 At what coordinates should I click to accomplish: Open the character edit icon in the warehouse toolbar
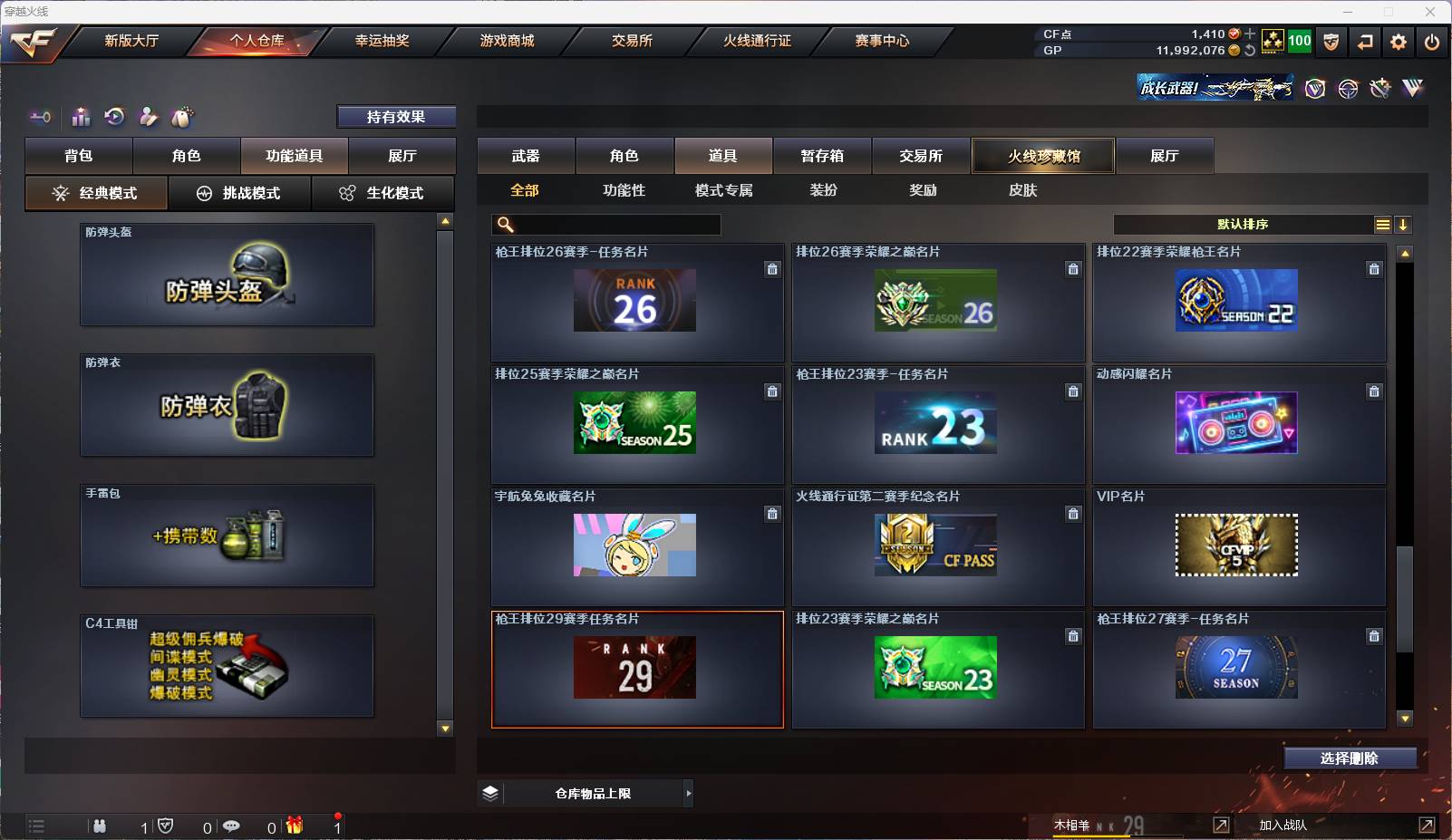pyautogui.click(x=147, y=117)
